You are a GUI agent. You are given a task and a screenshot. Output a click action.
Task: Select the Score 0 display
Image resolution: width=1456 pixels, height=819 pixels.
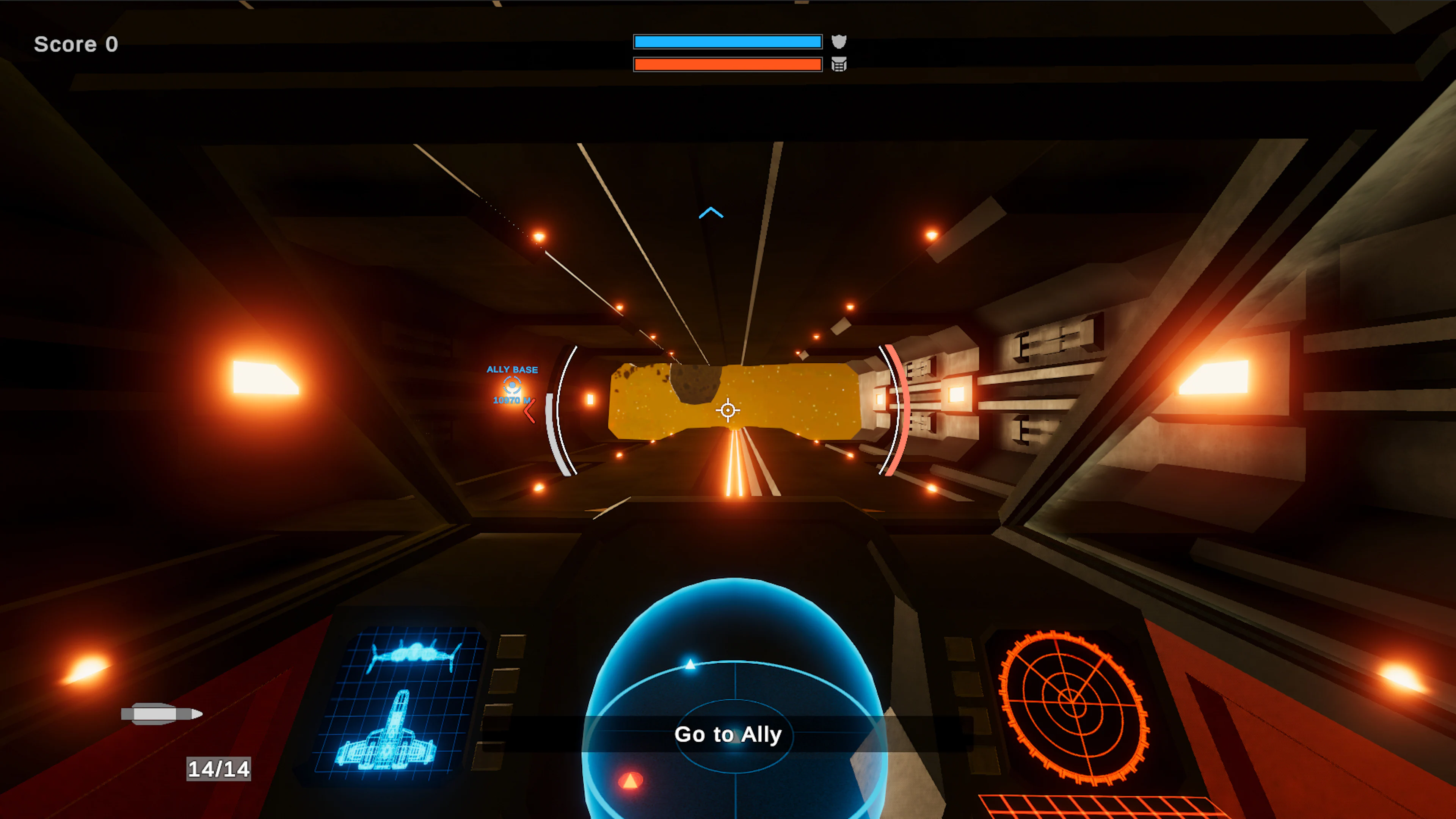pyautogui.click(x=76, y=44)
